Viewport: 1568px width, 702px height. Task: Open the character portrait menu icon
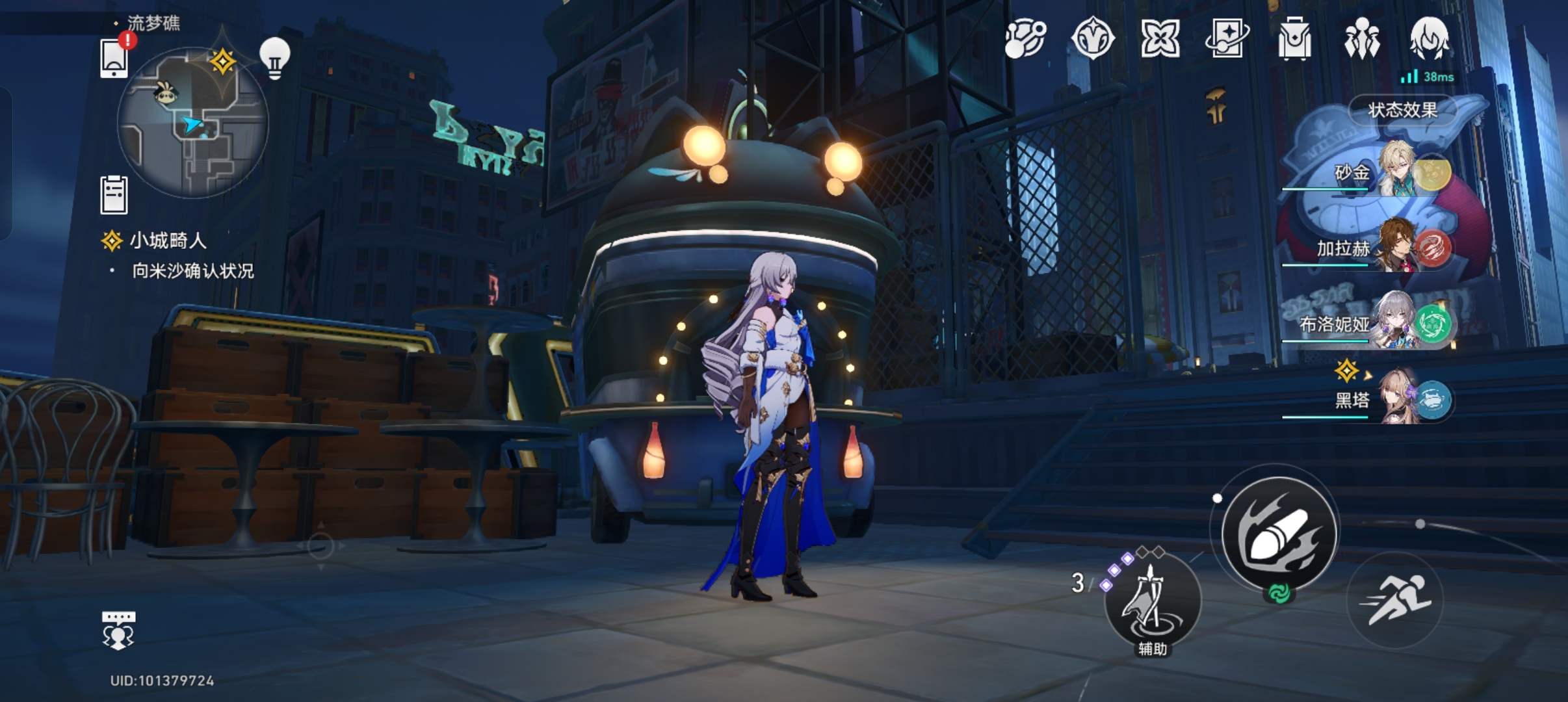1429,39
